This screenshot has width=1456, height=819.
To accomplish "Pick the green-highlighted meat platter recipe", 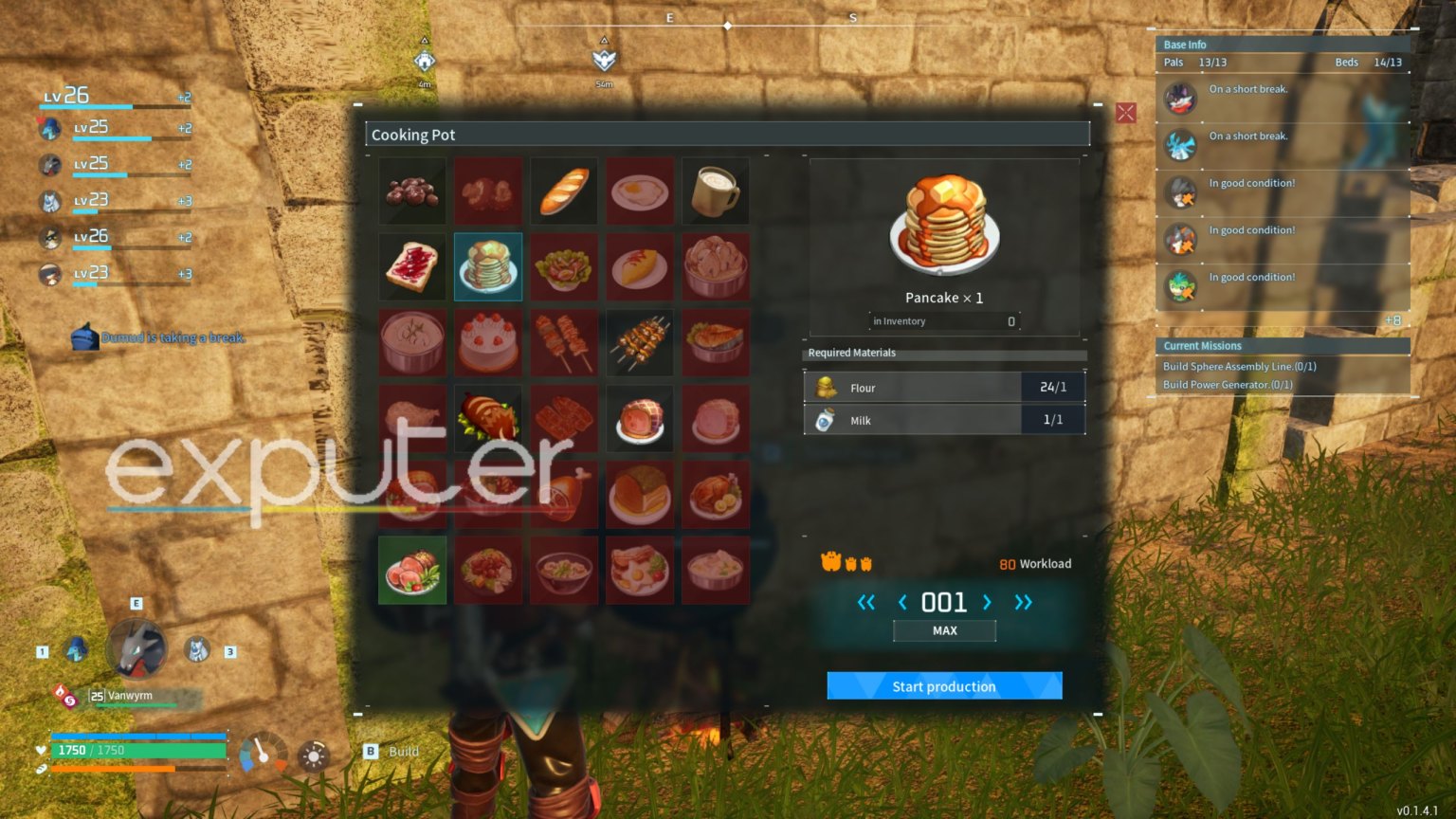I will [x=412, y=571].
